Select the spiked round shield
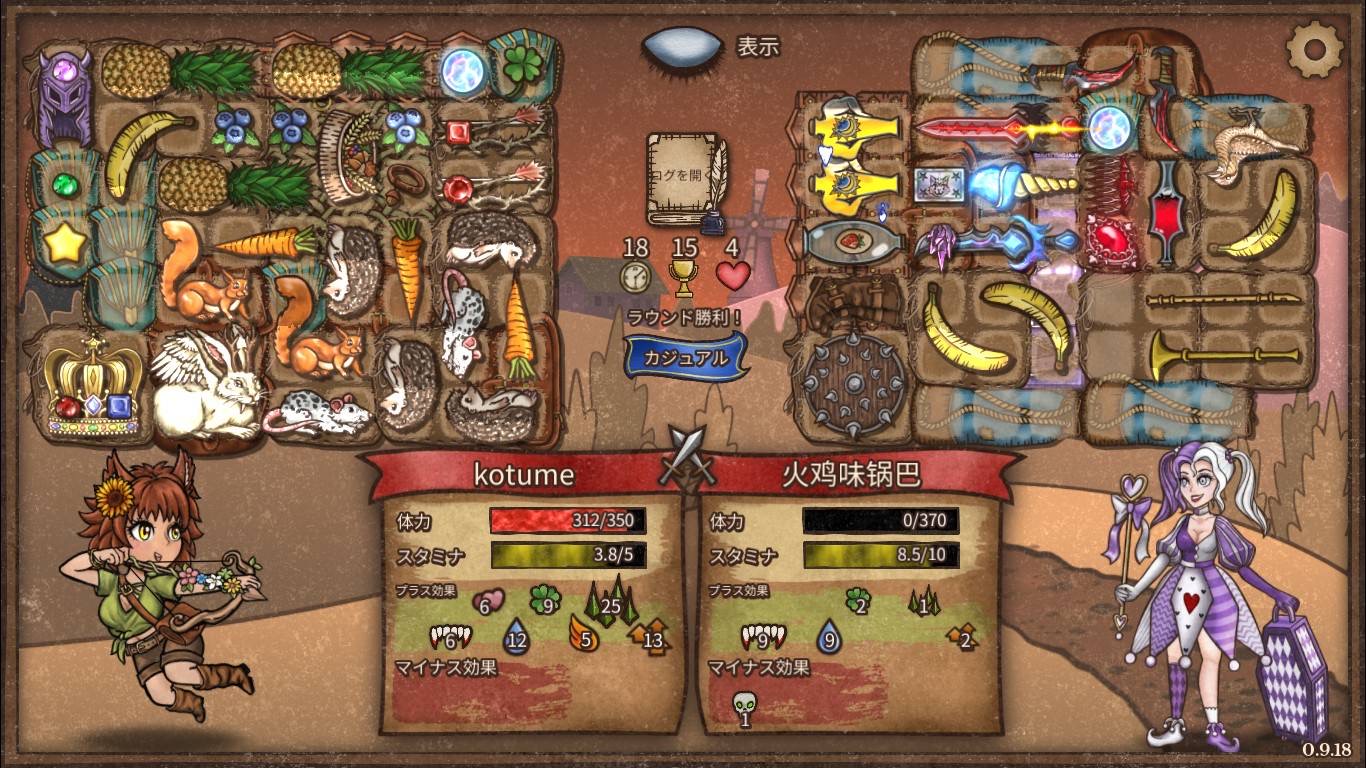Screen dimensions: 1366x768 [x=853, y=382]
